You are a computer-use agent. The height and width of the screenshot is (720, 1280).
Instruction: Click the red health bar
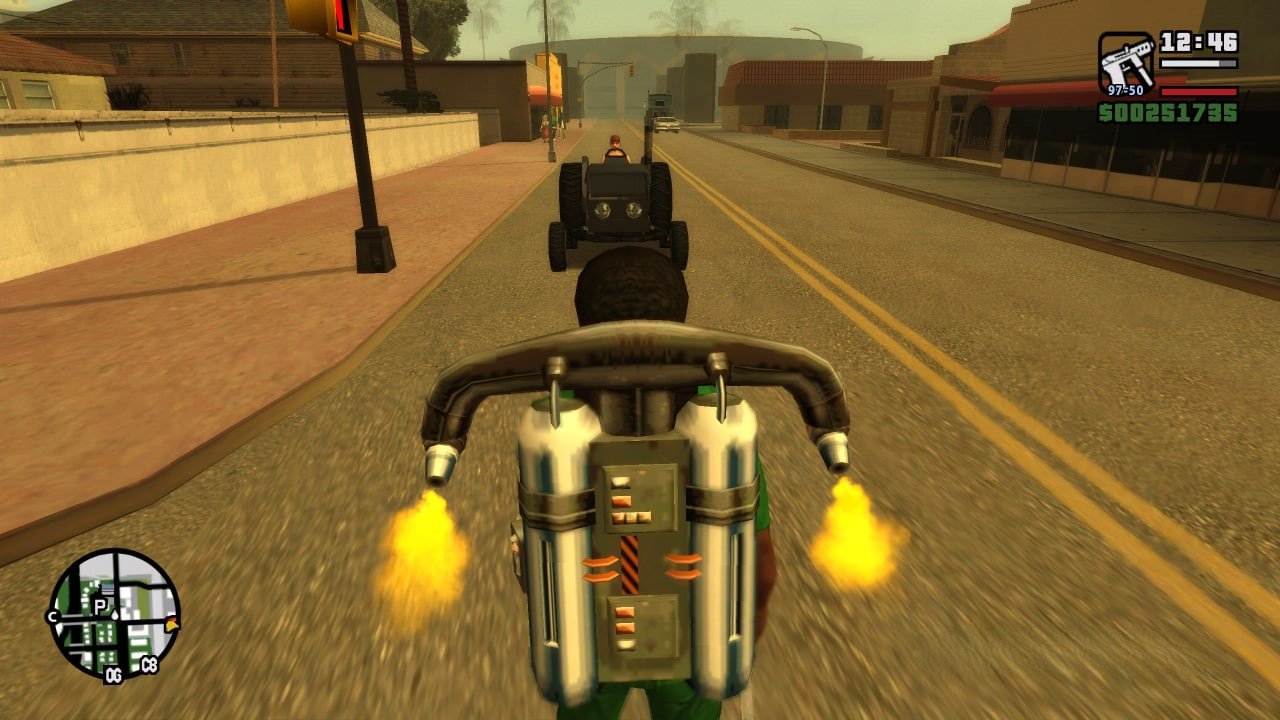[1198, 92]
